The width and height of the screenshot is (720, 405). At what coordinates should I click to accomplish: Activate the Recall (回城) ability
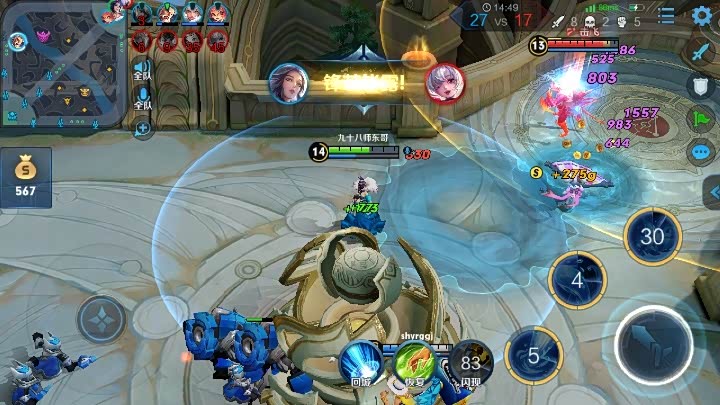pyautogui.click(x=360, y=360)
